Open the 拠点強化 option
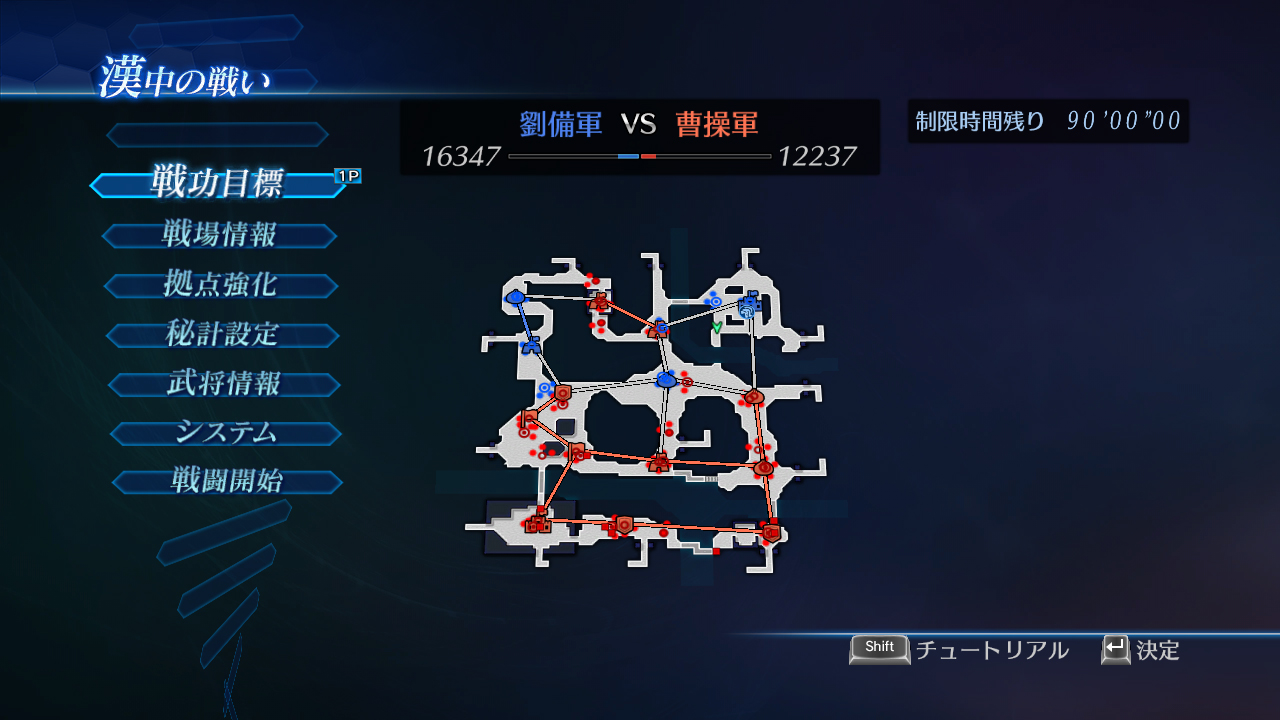This screenshot has height=720, width=1280. [222, 285]
